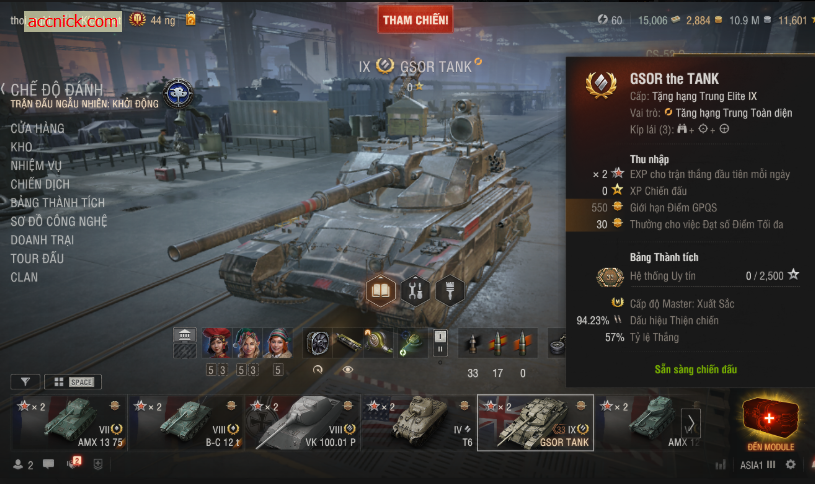The width and height of the screenshot is (815, 484).
Task: Enter the DOANH TRẠI barracks
Action: [46, 240]
